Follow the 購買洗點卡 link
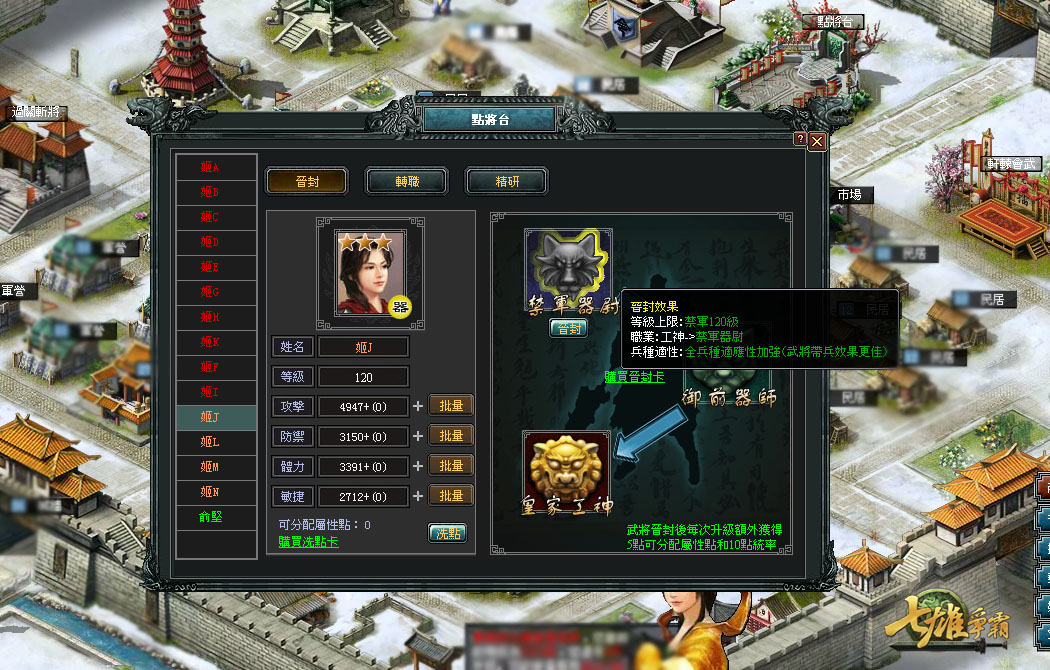The height and width of the screenshot is (670, 1050). (308, 541)
